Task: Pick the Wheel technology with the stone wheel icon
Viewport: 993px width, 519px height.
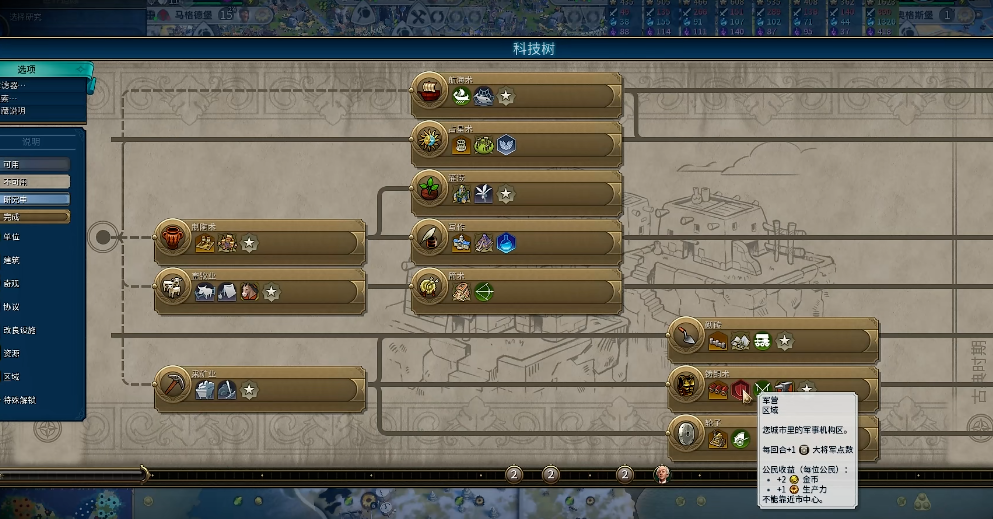Action: pos(688,435)
